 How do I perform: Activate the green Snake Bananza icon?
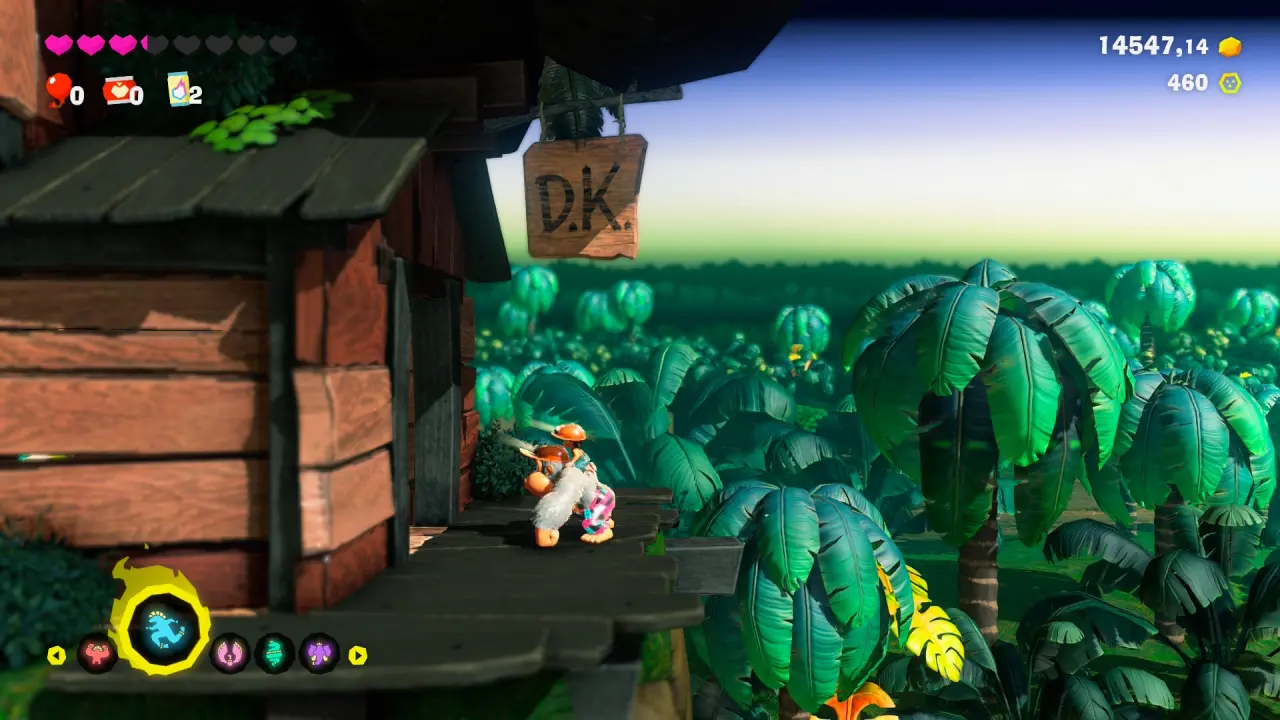click(274, 654)
